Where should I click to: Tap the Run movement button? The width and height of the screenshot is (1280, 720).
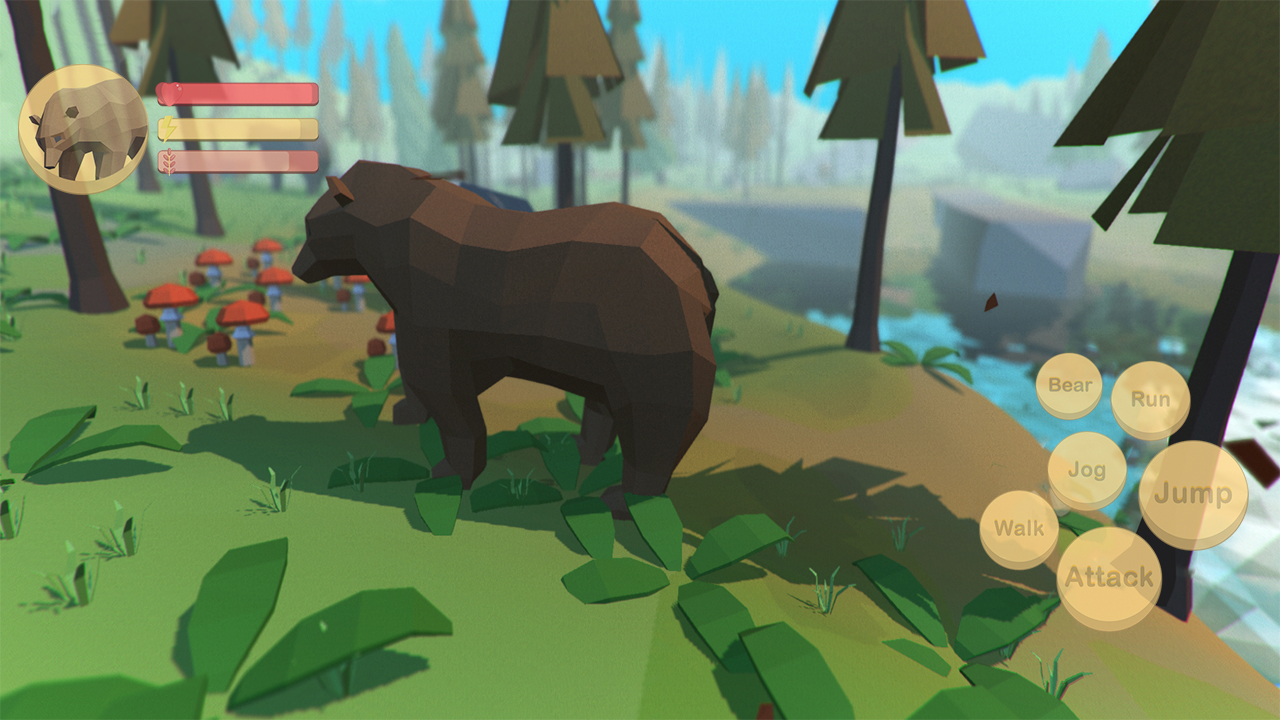(1150, 398)
